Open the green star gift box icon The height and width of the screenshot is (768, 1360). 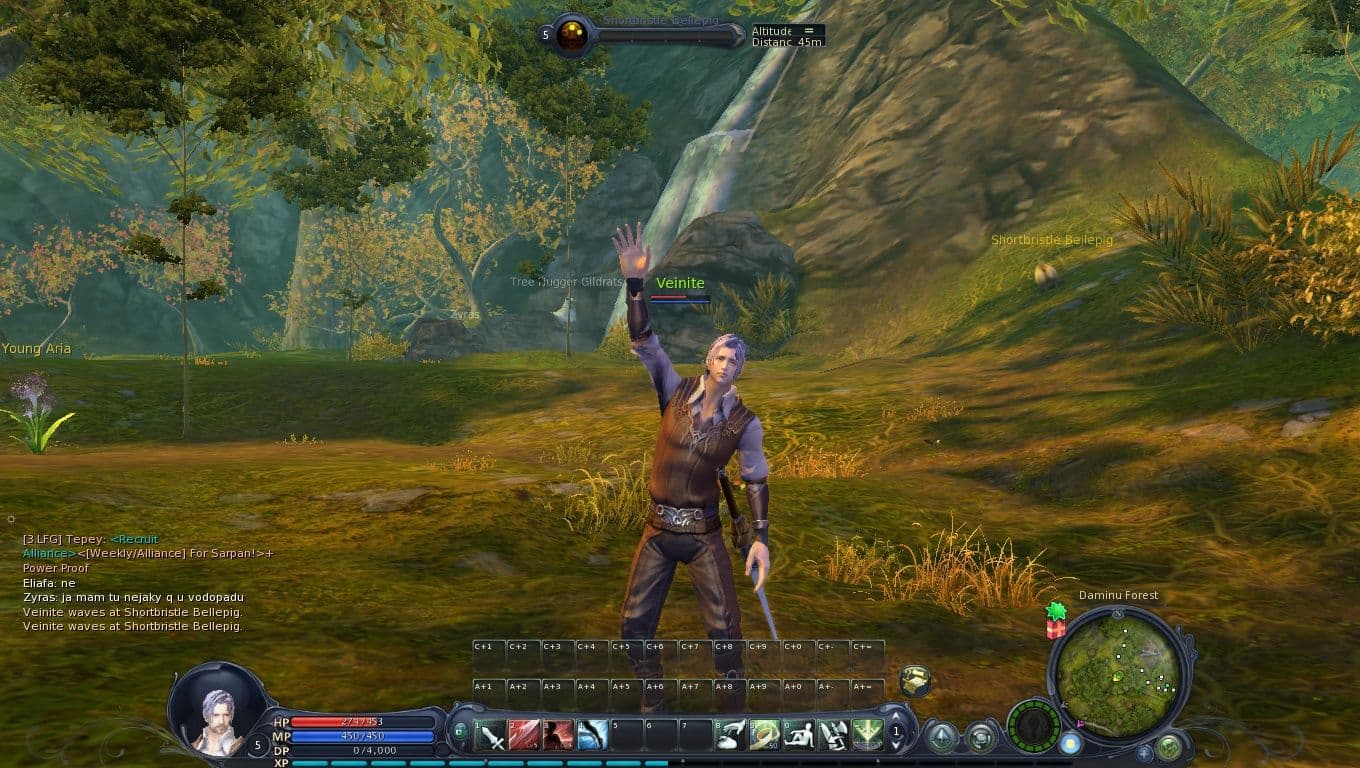1056,620
